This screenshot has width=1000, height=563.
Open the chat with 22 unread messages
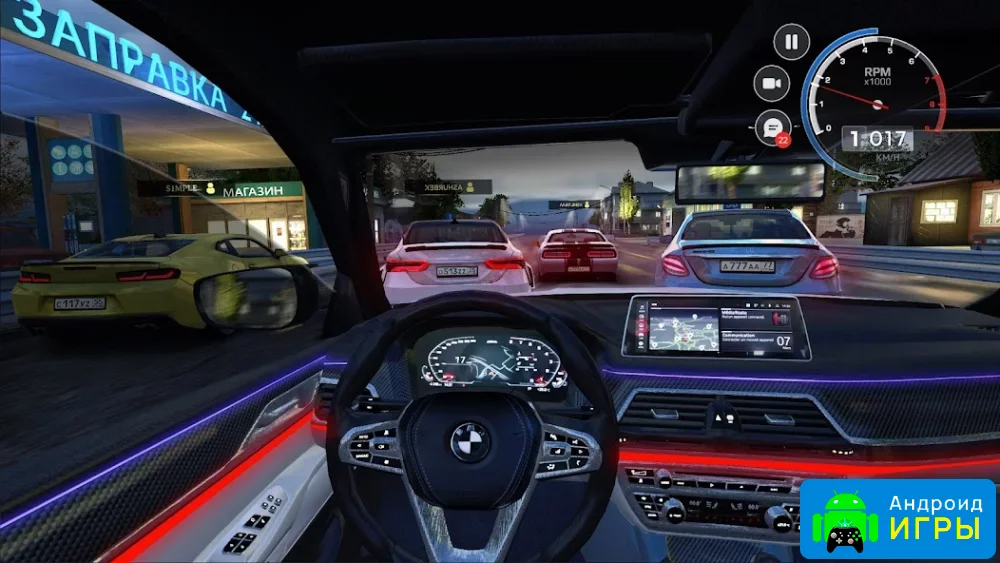pos(771,127)
